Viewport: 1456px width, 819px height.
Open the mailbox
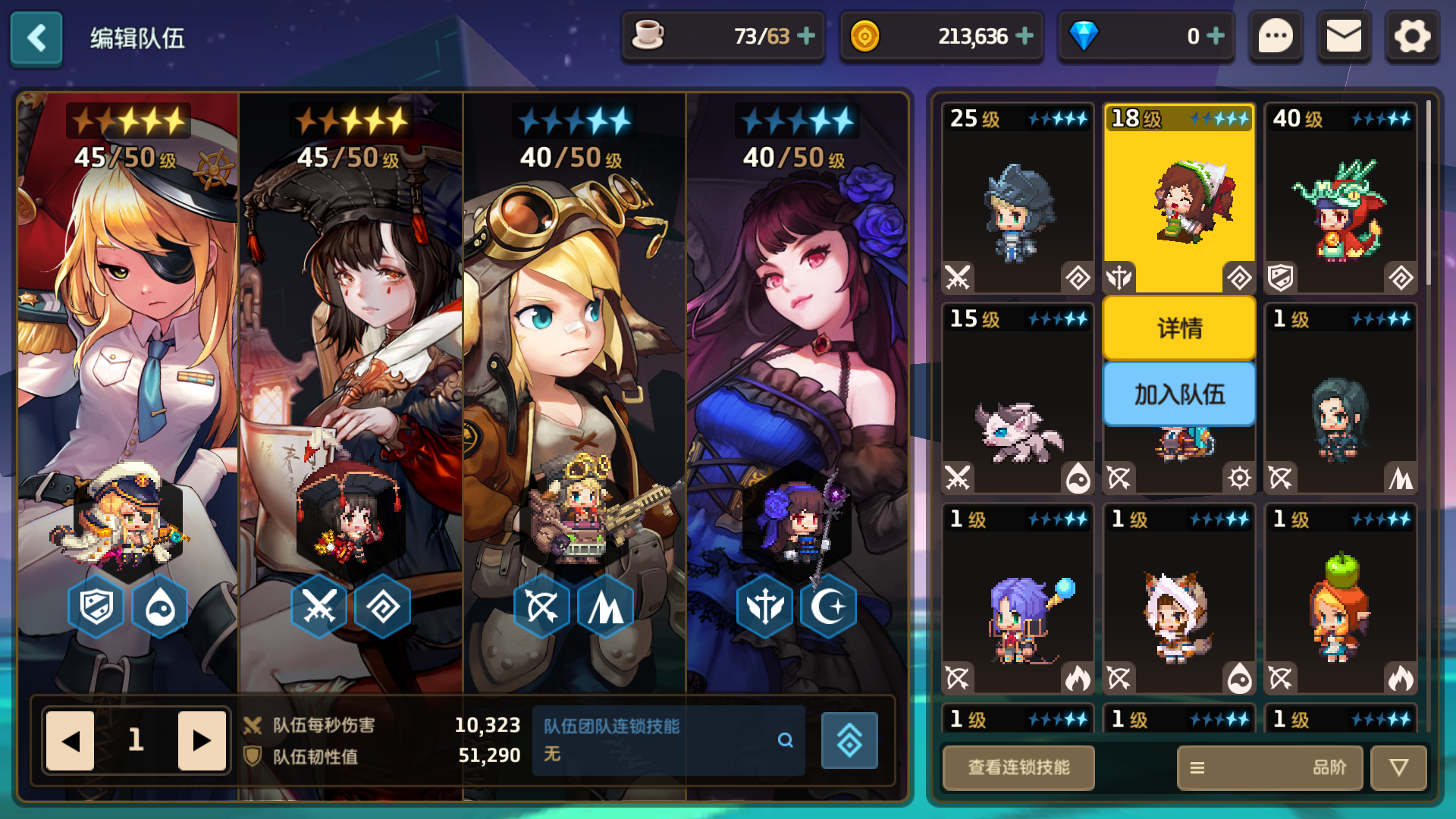1343,36
